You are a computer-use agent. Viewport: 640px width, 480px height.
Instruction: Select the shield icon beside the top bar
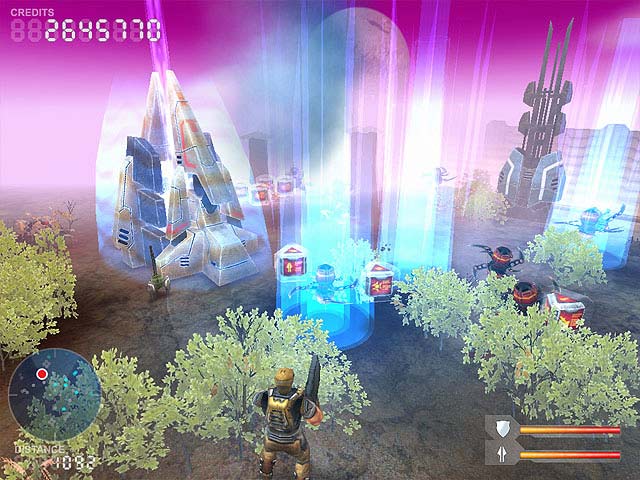pyautogui.click(x=502, y=430)
